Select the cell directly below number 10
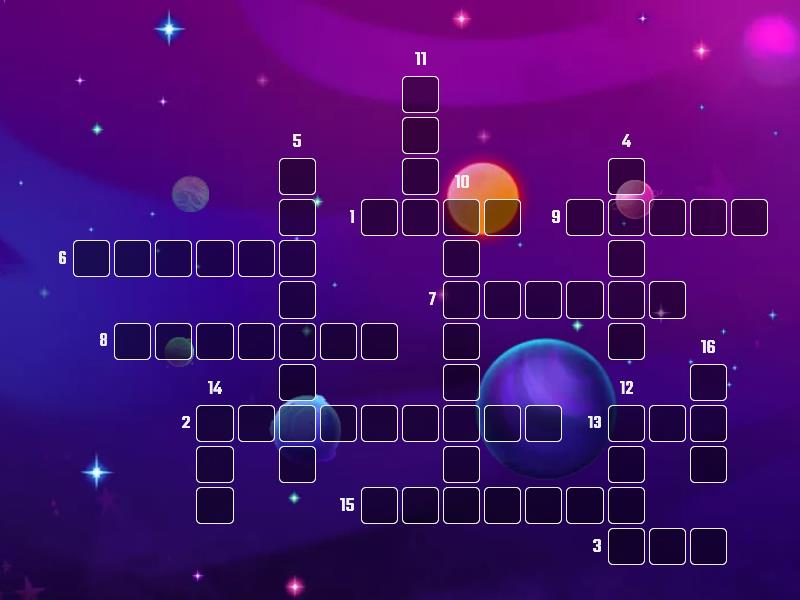This screenshot has height=600, width=800. point(461,217)
